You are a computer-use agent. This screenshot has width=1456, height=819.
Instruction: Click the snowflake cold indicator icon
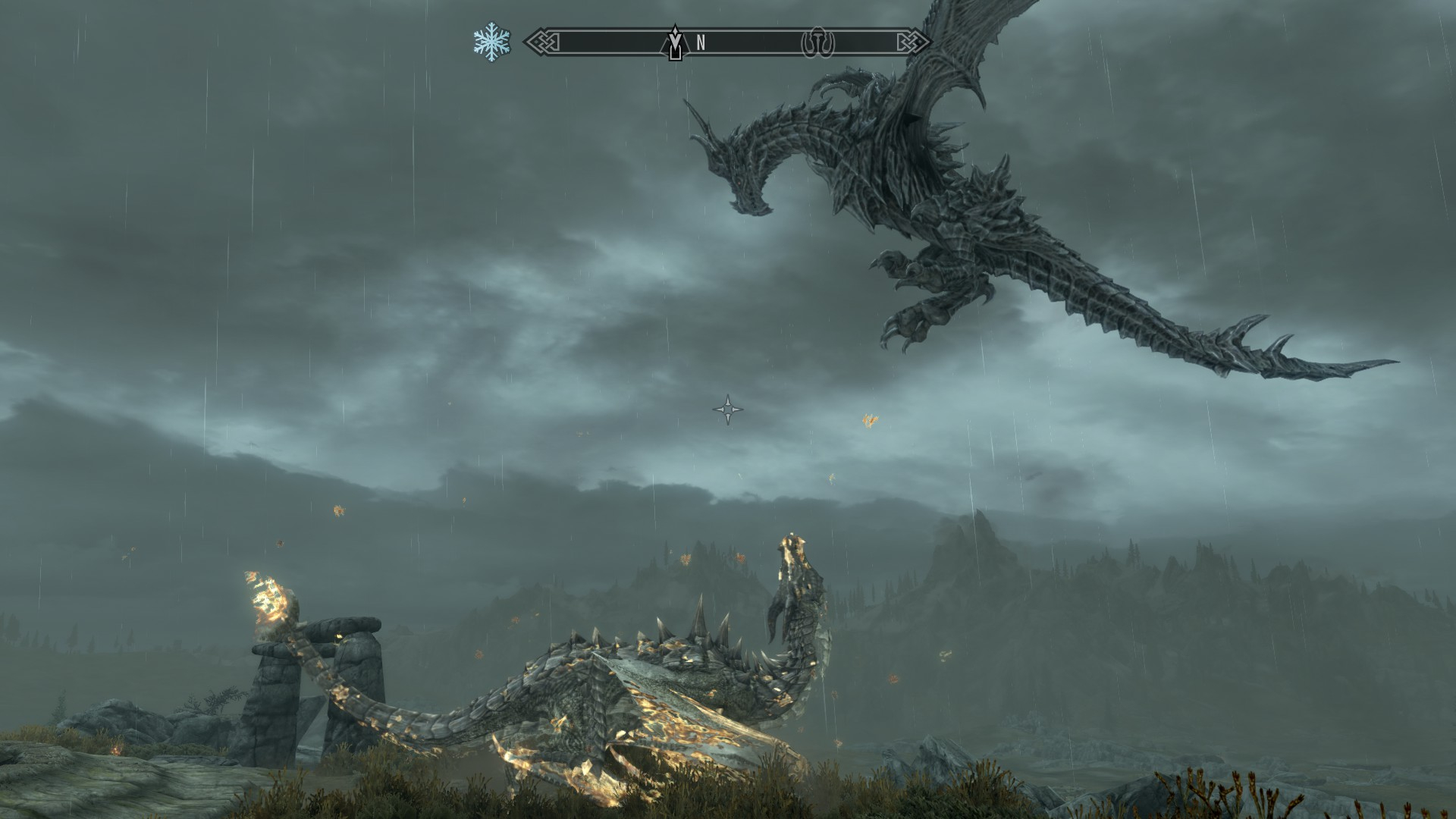[x=491, y=42]
